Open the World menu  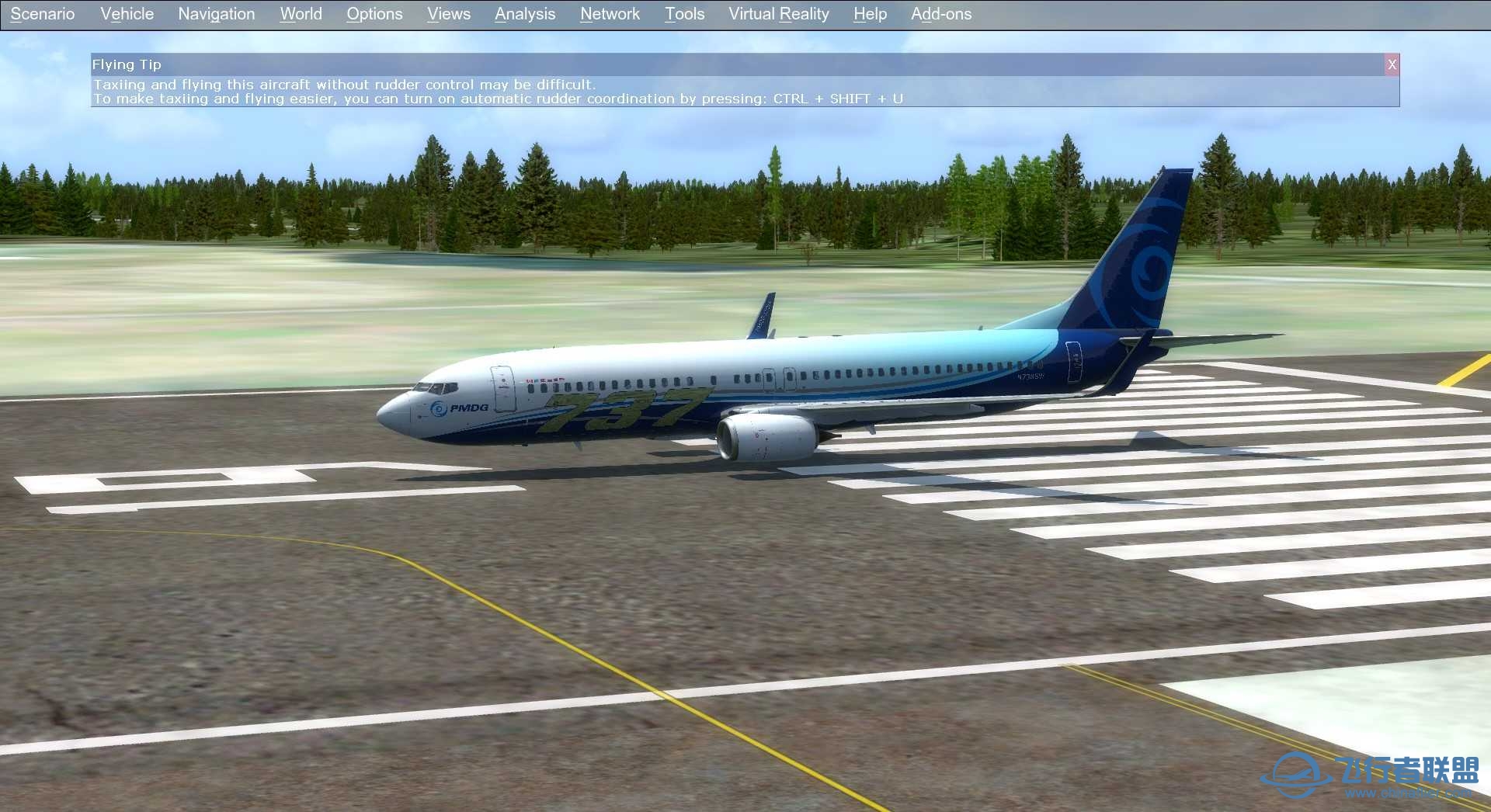(300, 13)
